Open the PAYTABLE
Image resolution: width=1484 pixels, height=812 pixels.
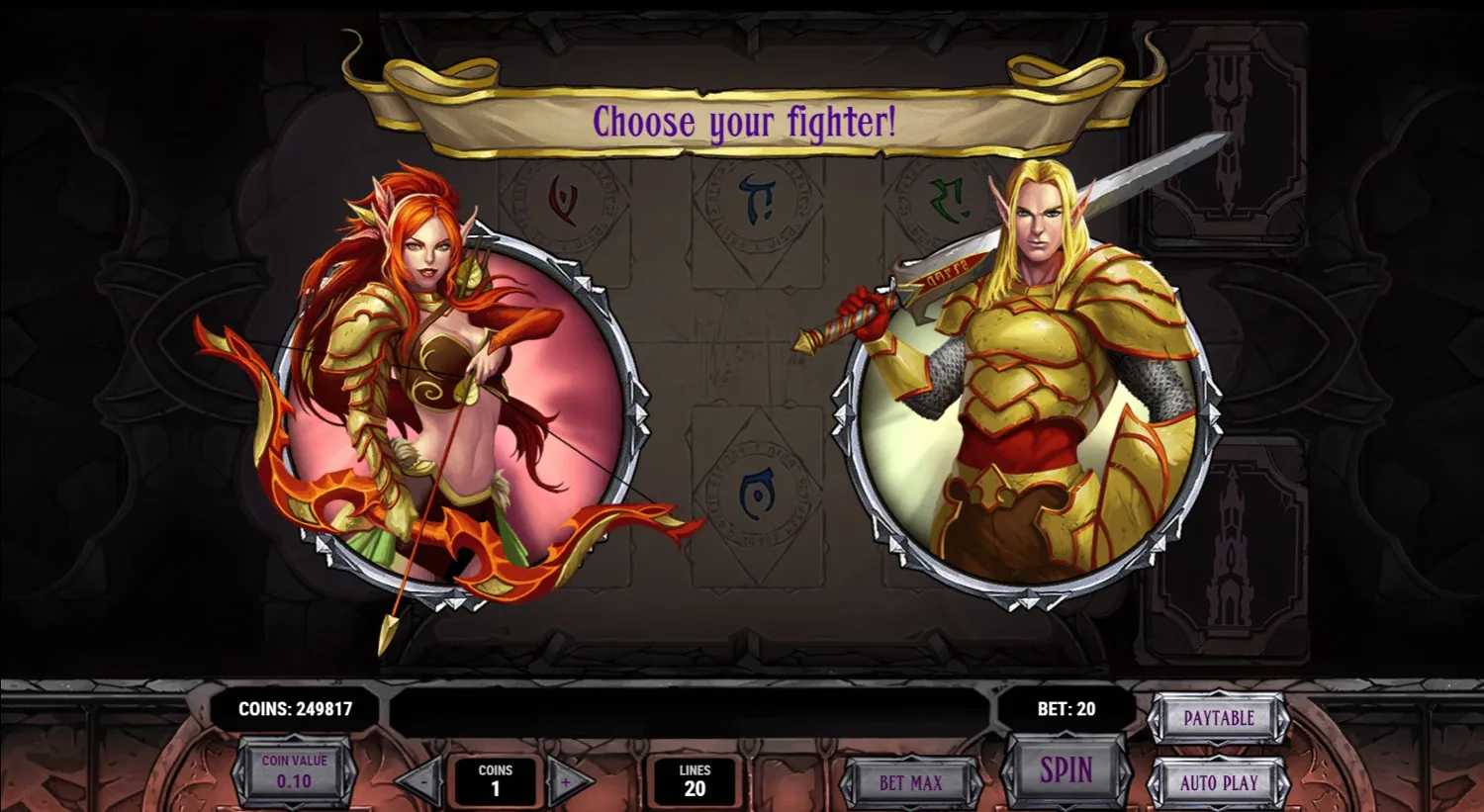pos(1220,719)
